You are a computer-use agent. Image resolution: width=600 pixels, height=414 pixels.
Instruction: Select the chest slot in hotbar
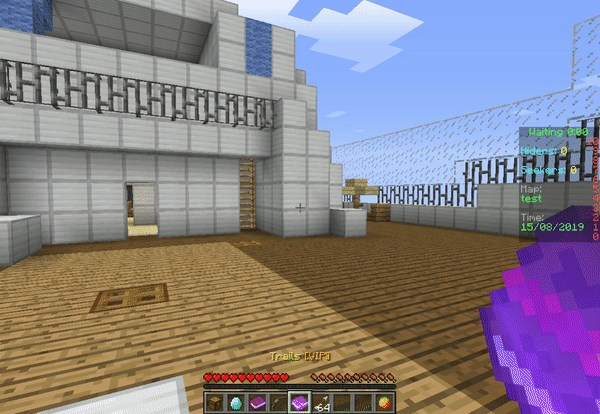tap(216, 402)
